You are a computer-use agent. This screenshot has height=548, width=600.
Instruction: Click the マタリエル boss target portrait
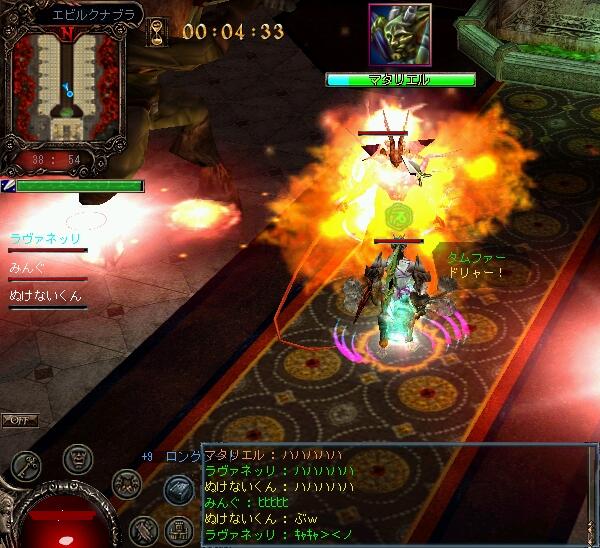pos(399,36)
